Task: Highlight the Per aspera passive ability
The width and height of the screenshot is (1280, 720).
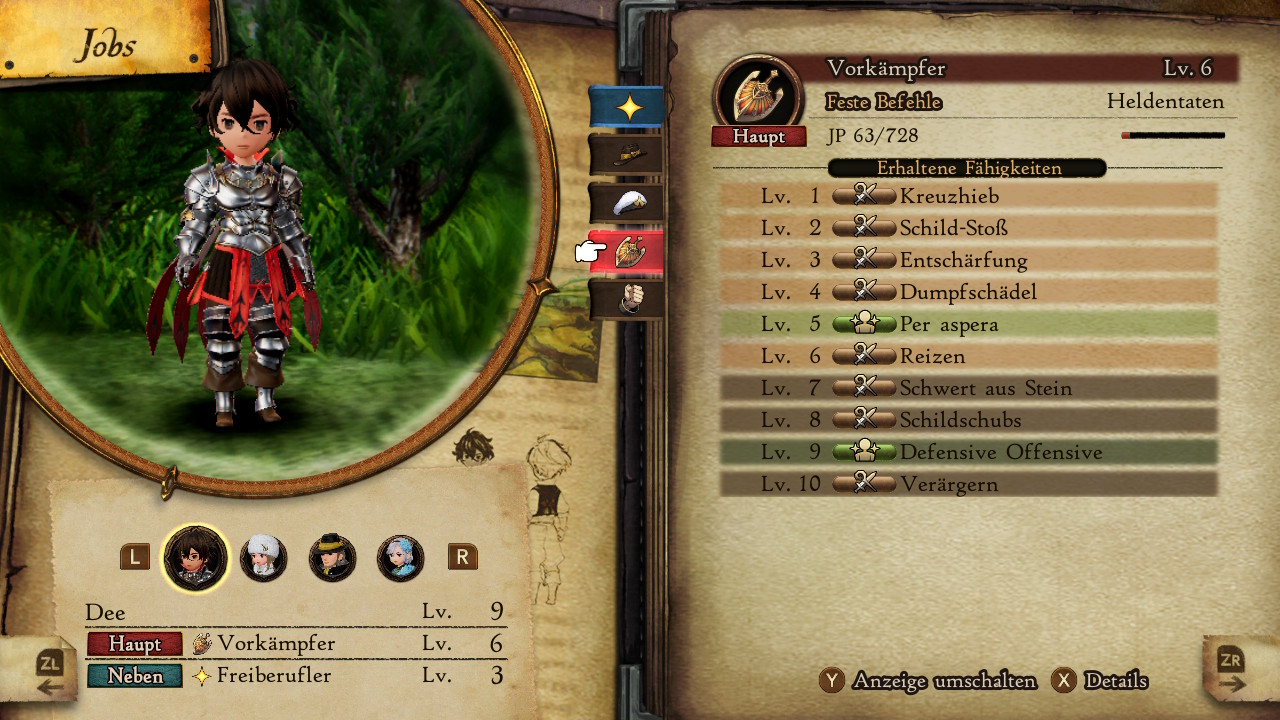Action: click(968, 324)
